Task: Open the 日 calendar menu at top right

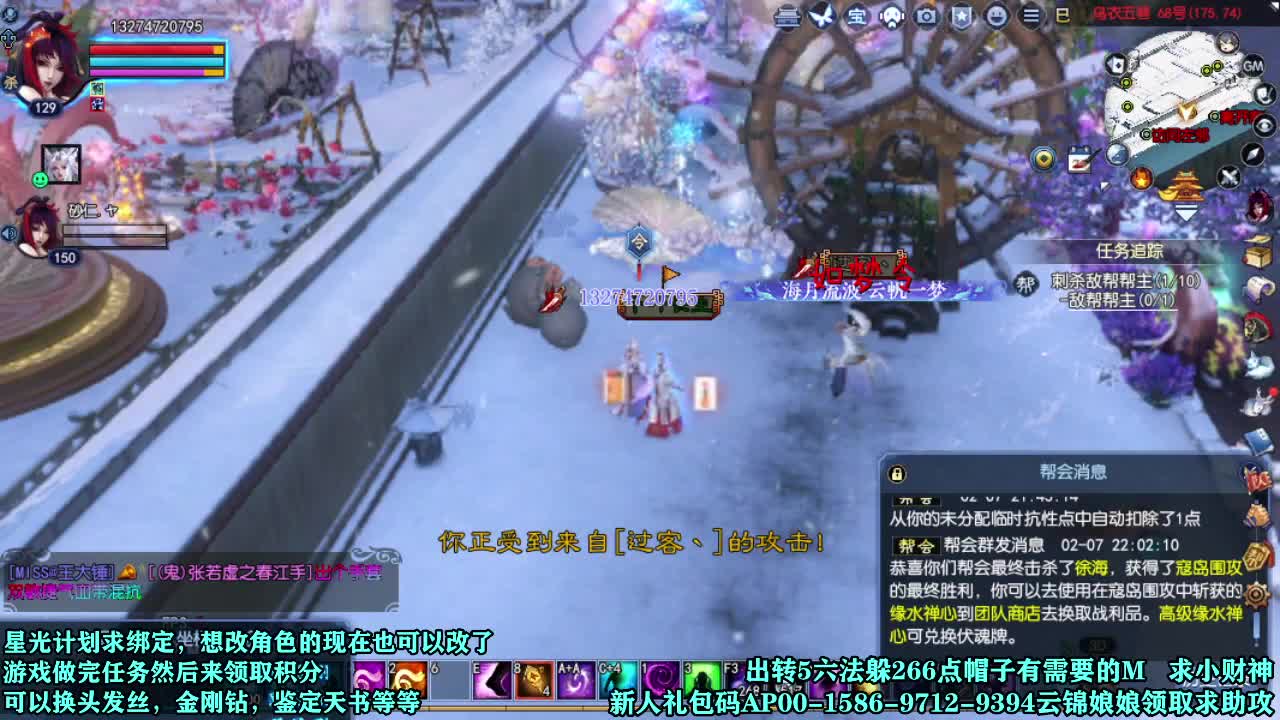Action: (x=1063, y=15)
